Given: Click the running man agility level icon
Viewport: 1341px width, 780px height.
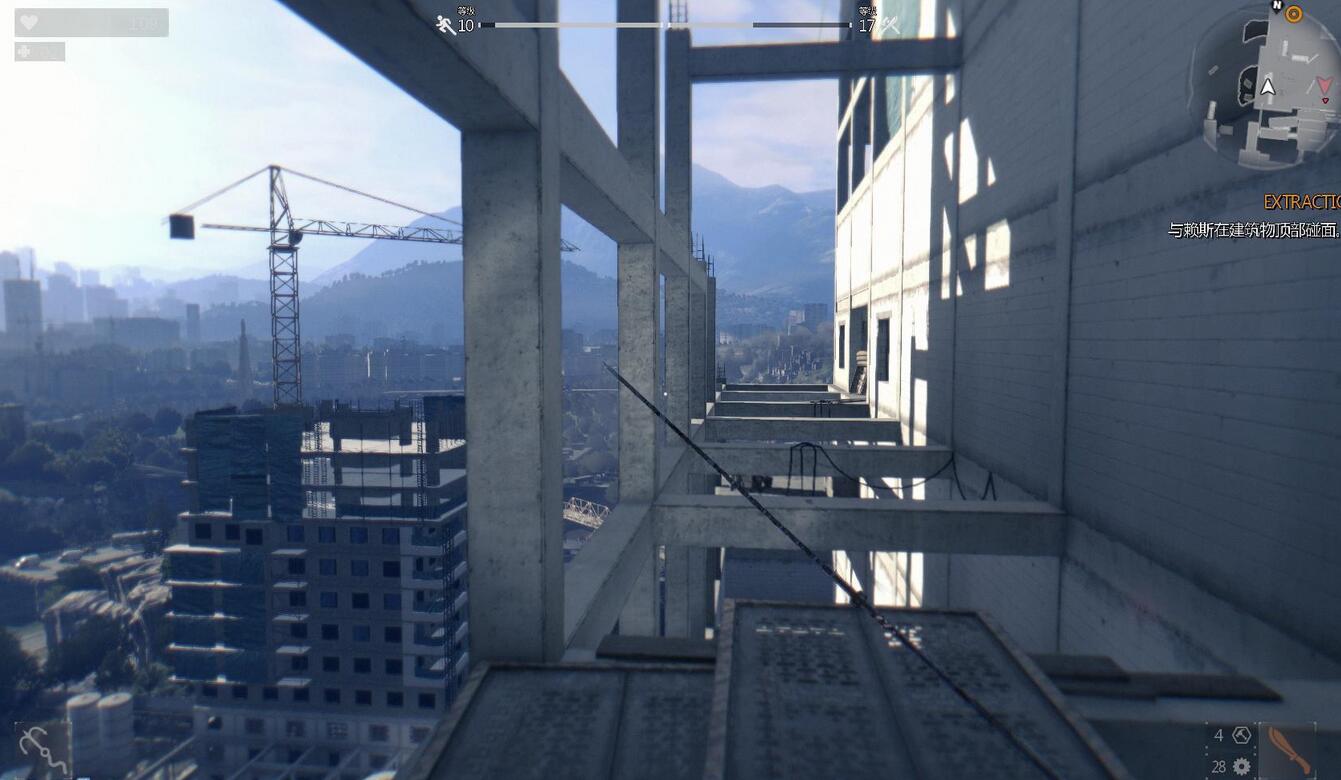Looking at the screenshot, I should click(446, 25).
